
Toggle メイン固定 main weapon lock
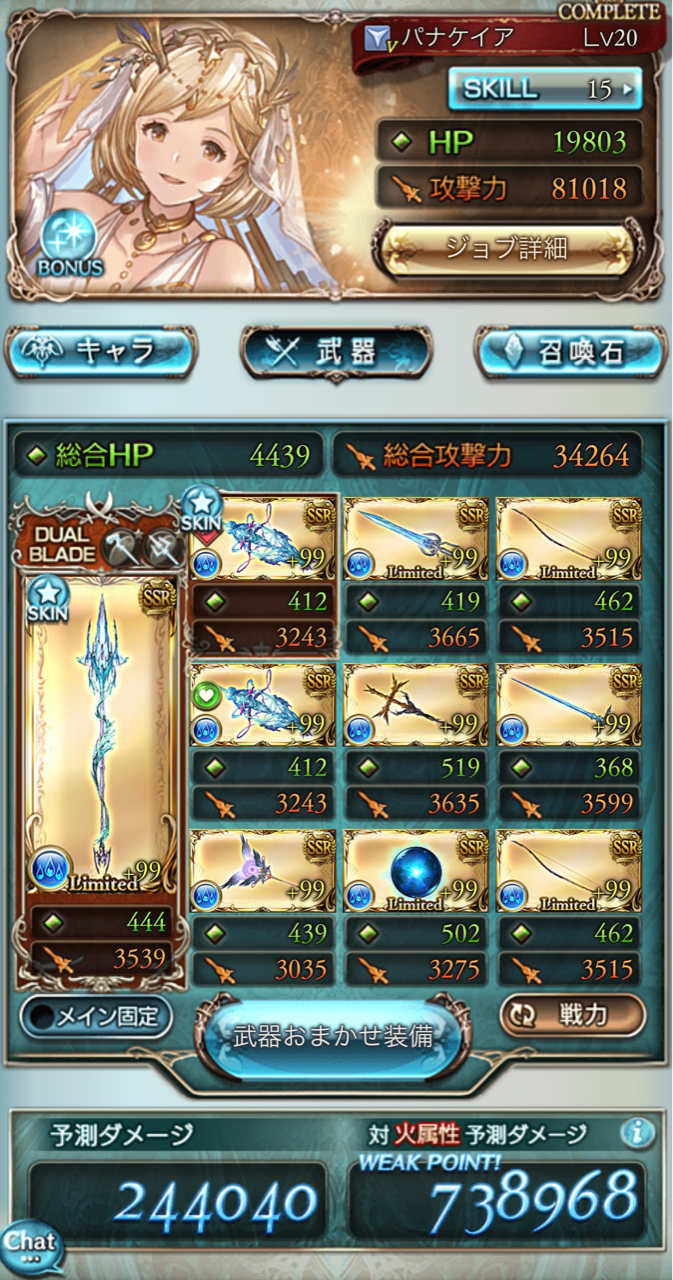coord(96,1017)
